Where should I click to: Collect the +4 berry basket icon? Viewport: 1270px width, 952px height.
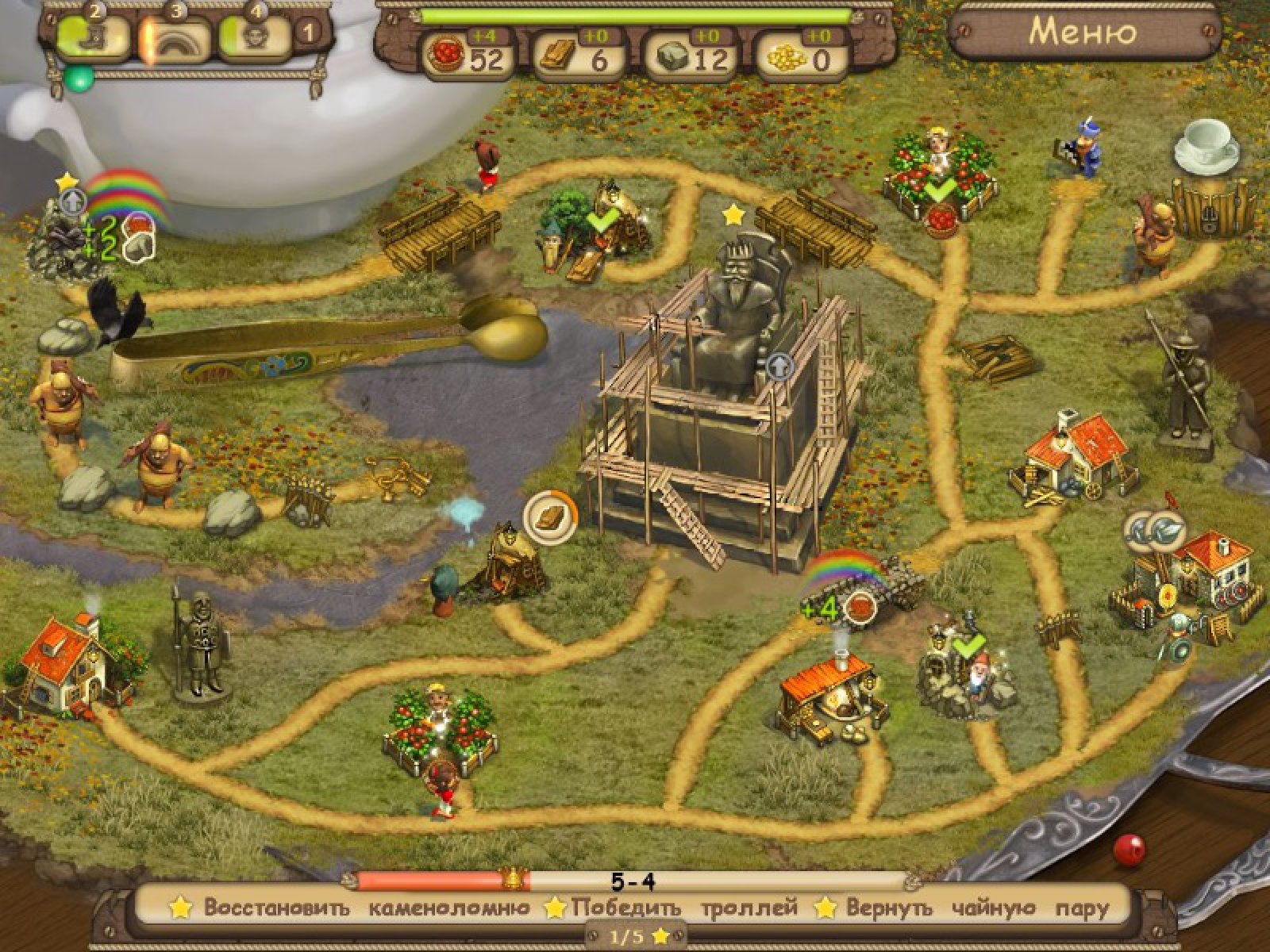point(860,608)
